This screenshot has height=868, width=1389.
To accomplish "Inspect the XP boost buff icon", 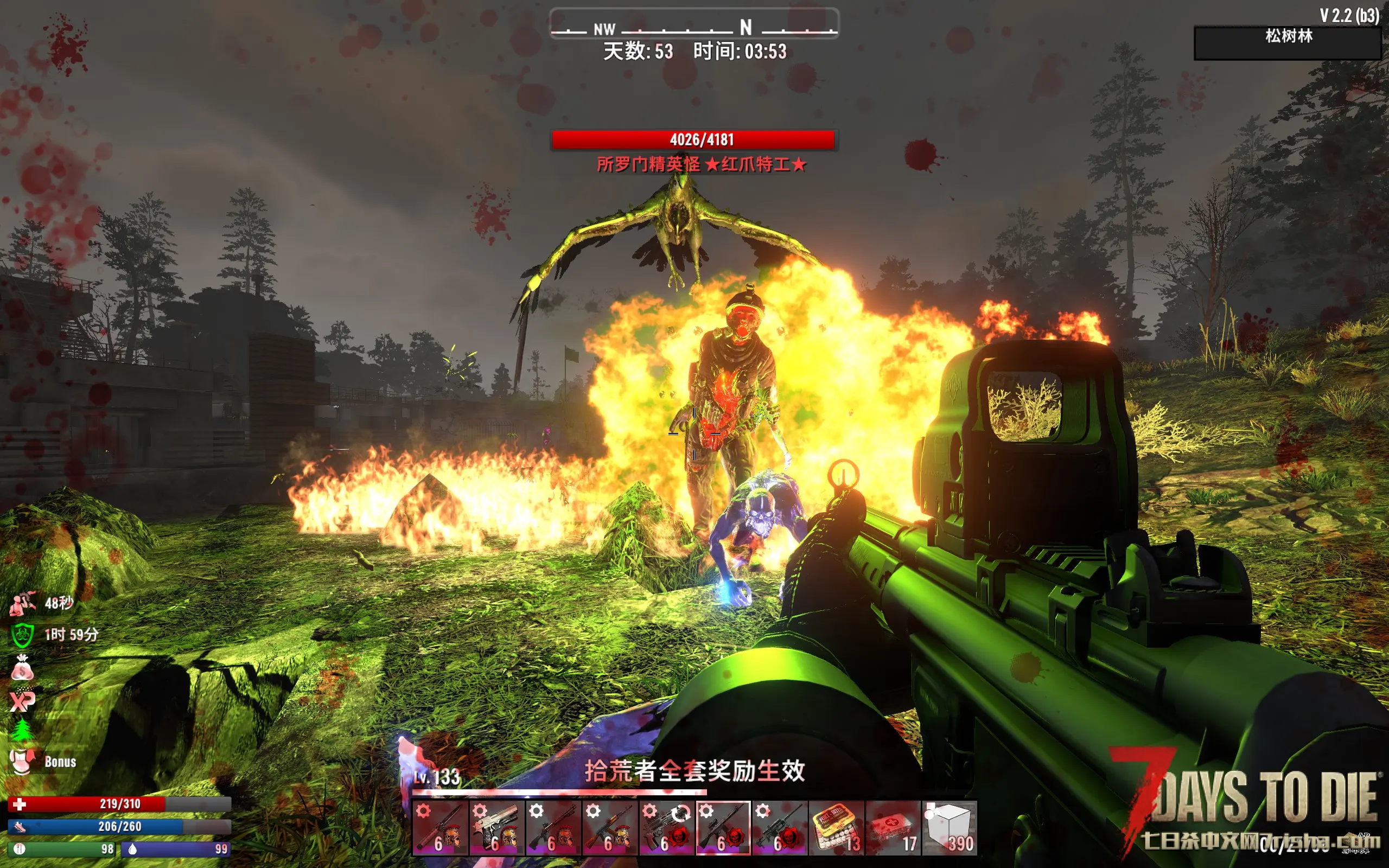I will point(22,700).
